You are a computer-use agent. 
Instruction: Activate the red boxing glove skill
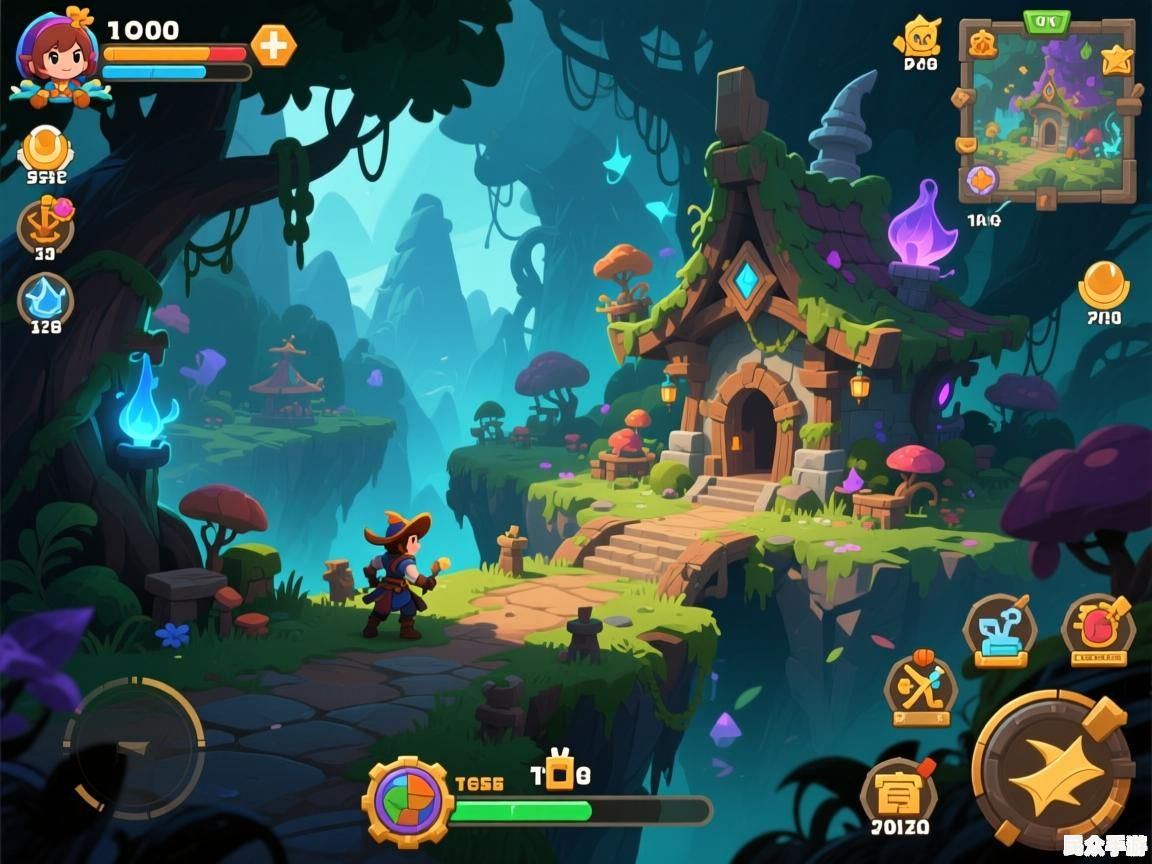[1098, 630]
